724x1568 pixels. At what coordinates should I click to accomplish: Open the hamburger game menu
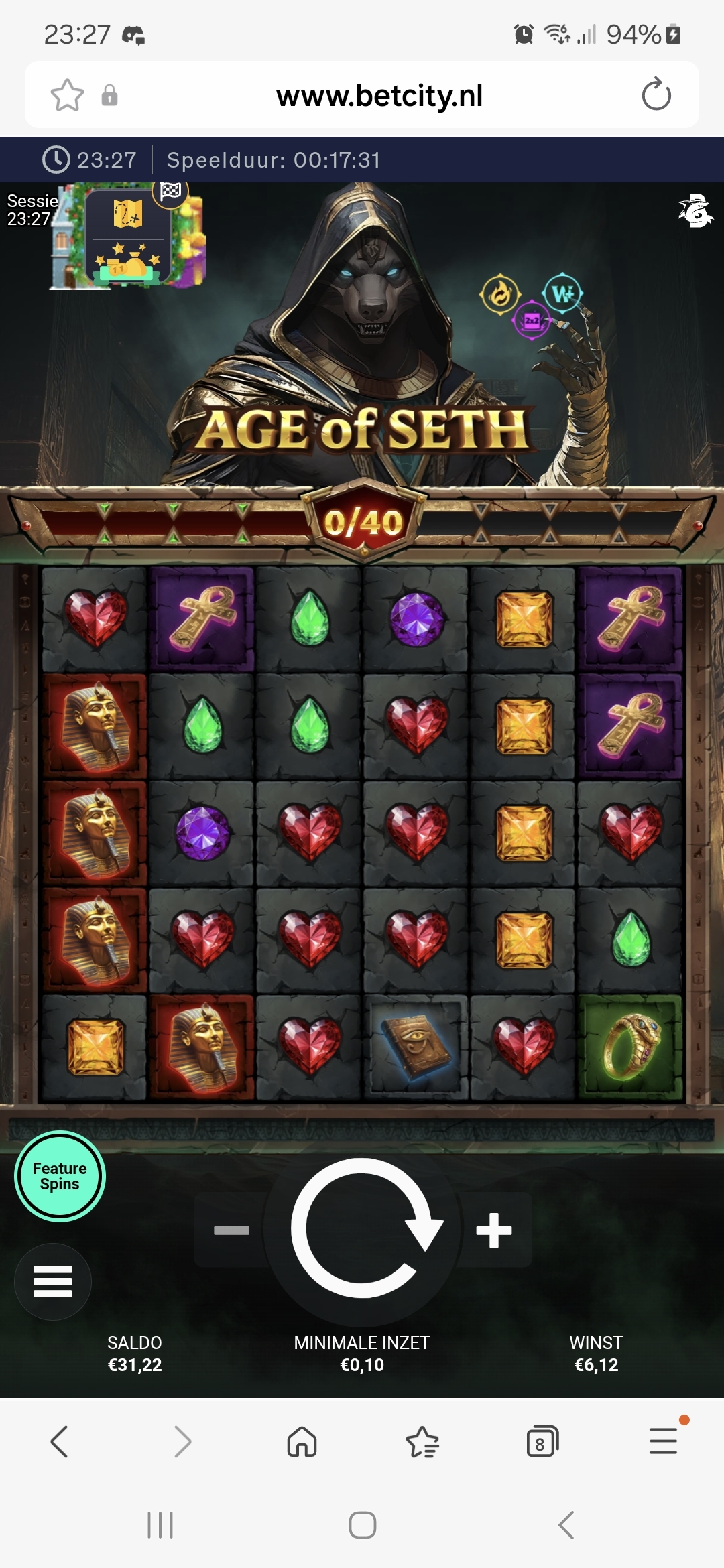tap(53, 1281)
